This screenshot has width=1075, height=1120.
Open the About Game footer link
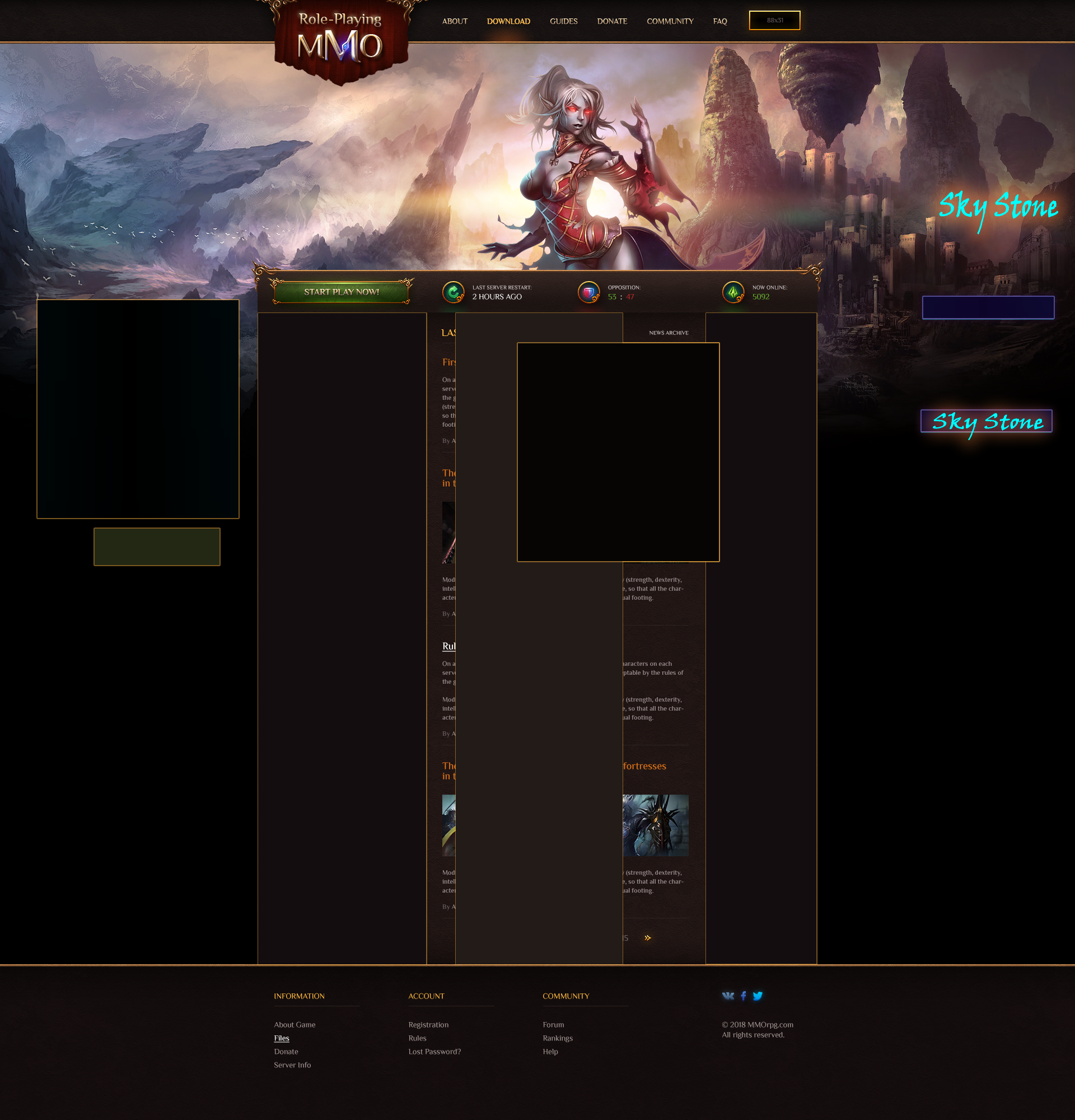coord(294,1025)
